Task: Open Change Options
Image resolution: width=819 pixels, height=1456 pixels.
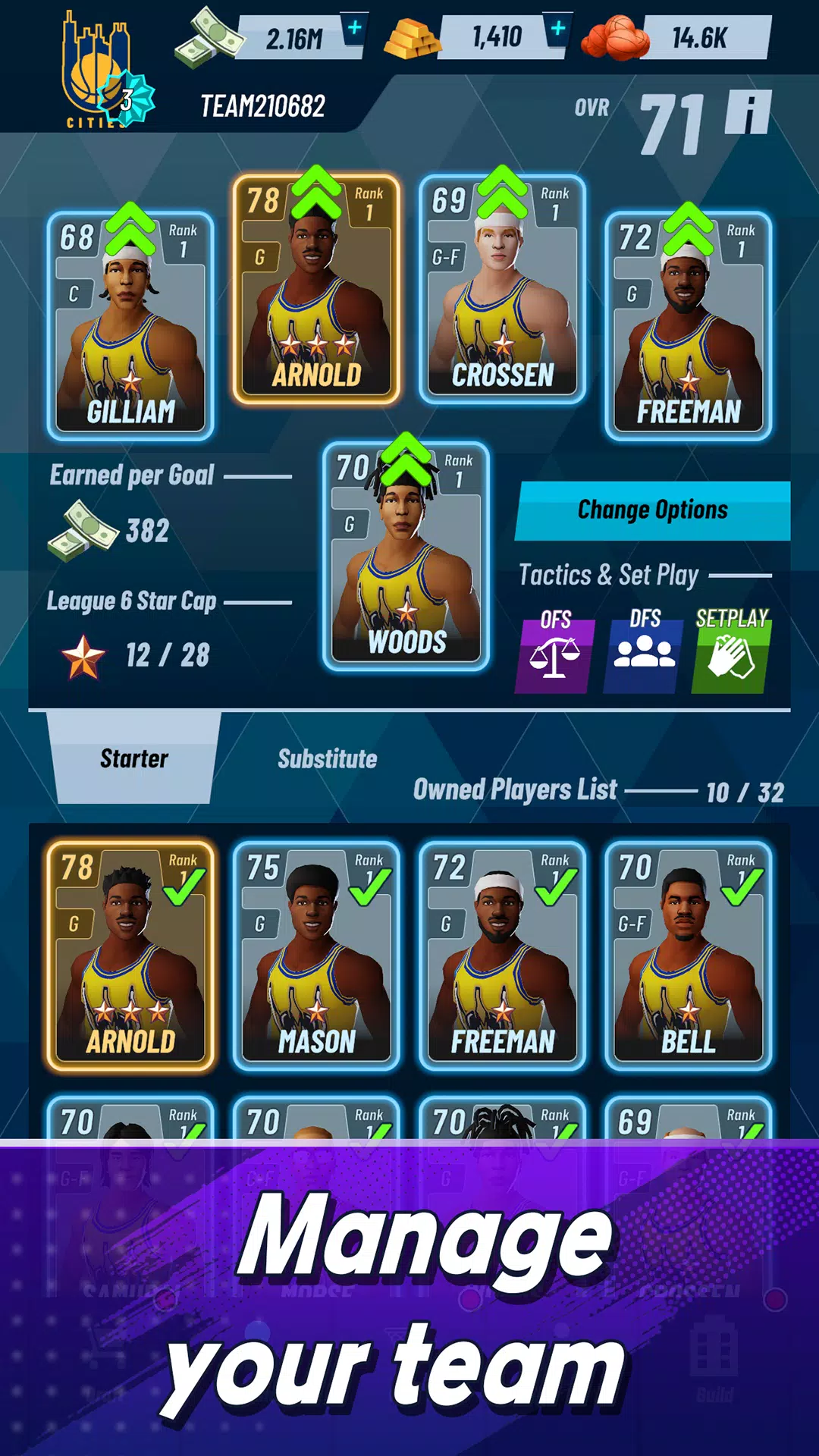Action: tap(652, 510)
